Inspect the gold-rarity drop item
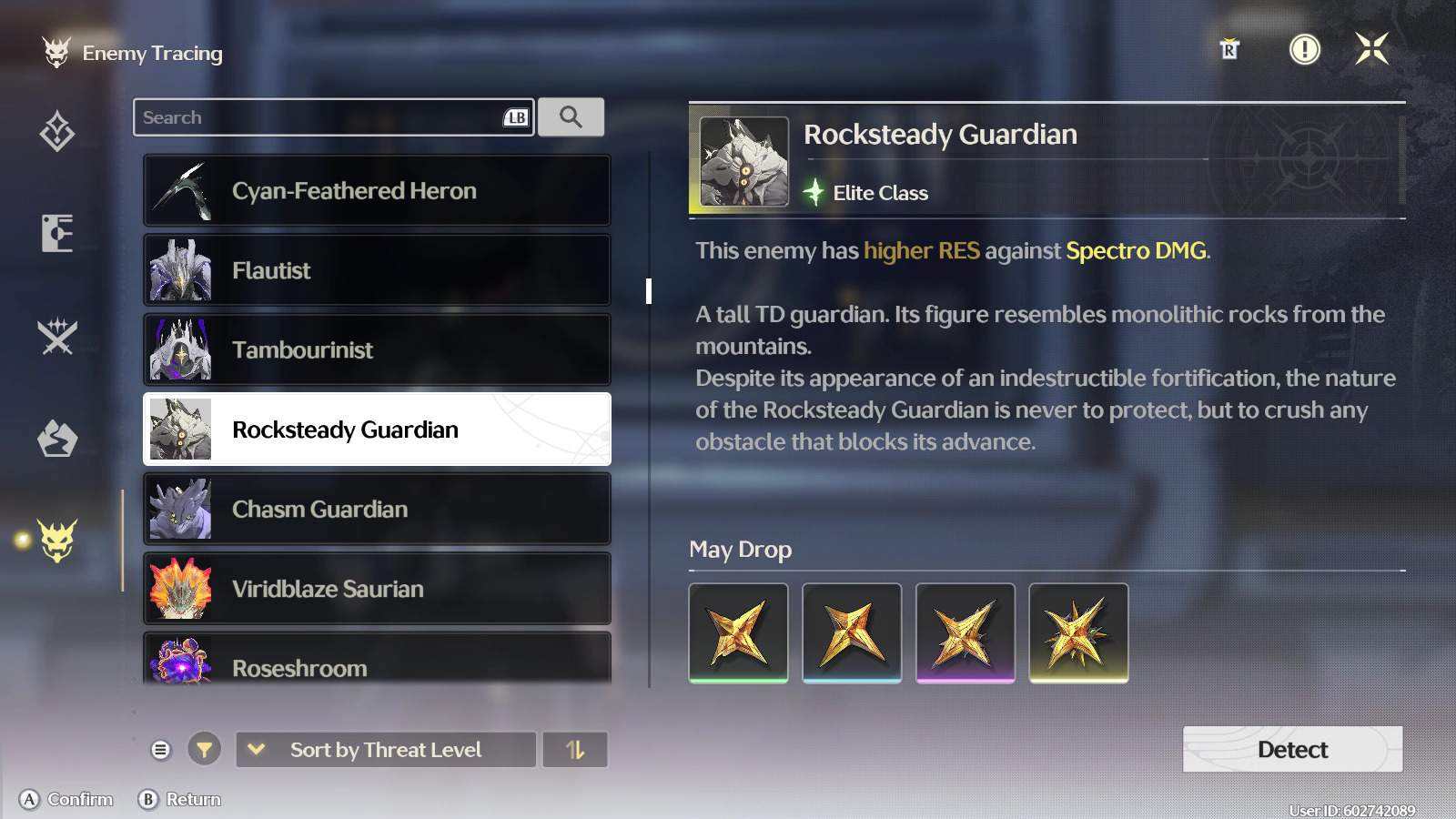 click(x=1078, y=632)
